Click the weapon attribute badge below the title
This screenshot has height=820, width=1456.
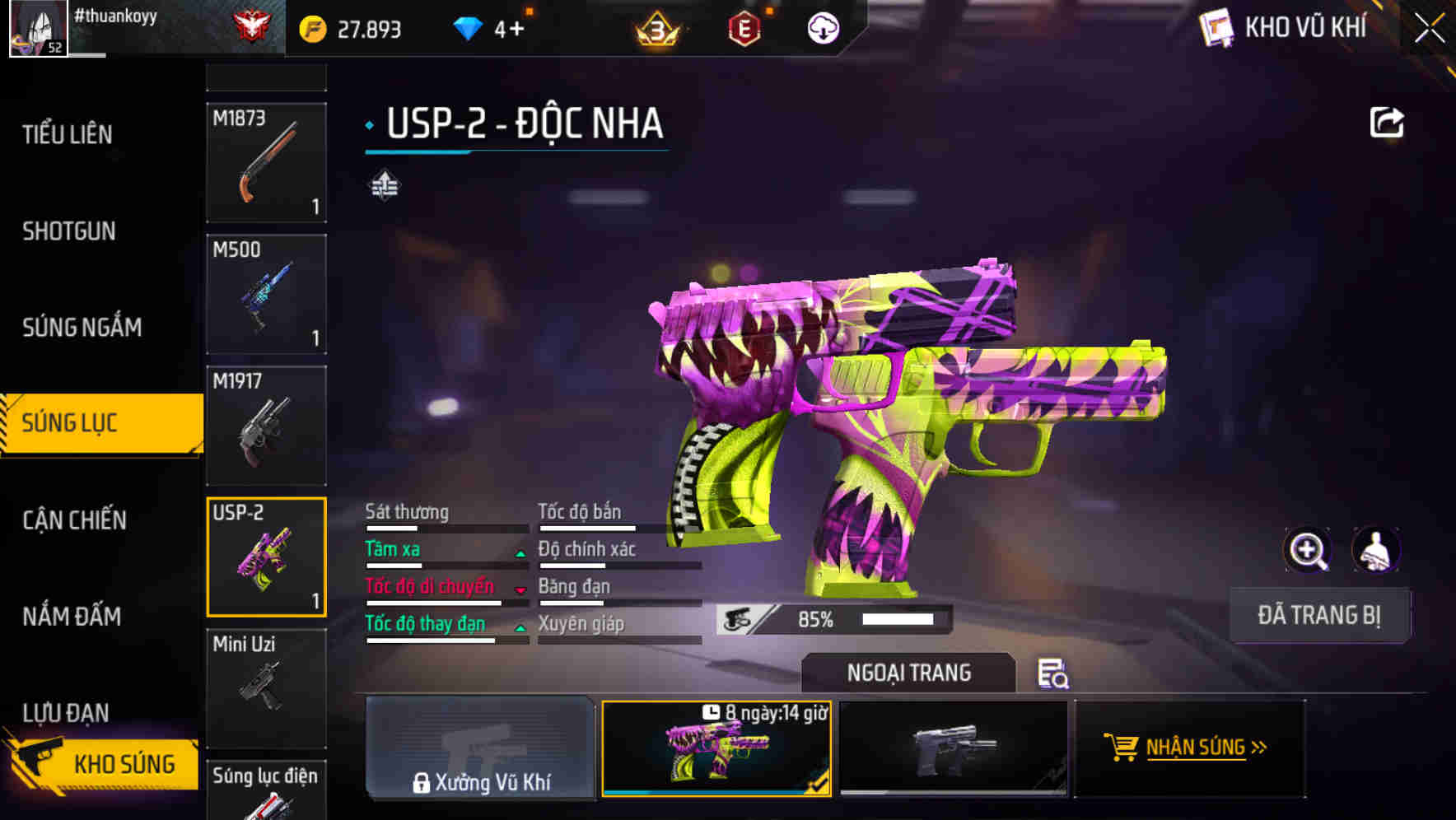point(384,185)
